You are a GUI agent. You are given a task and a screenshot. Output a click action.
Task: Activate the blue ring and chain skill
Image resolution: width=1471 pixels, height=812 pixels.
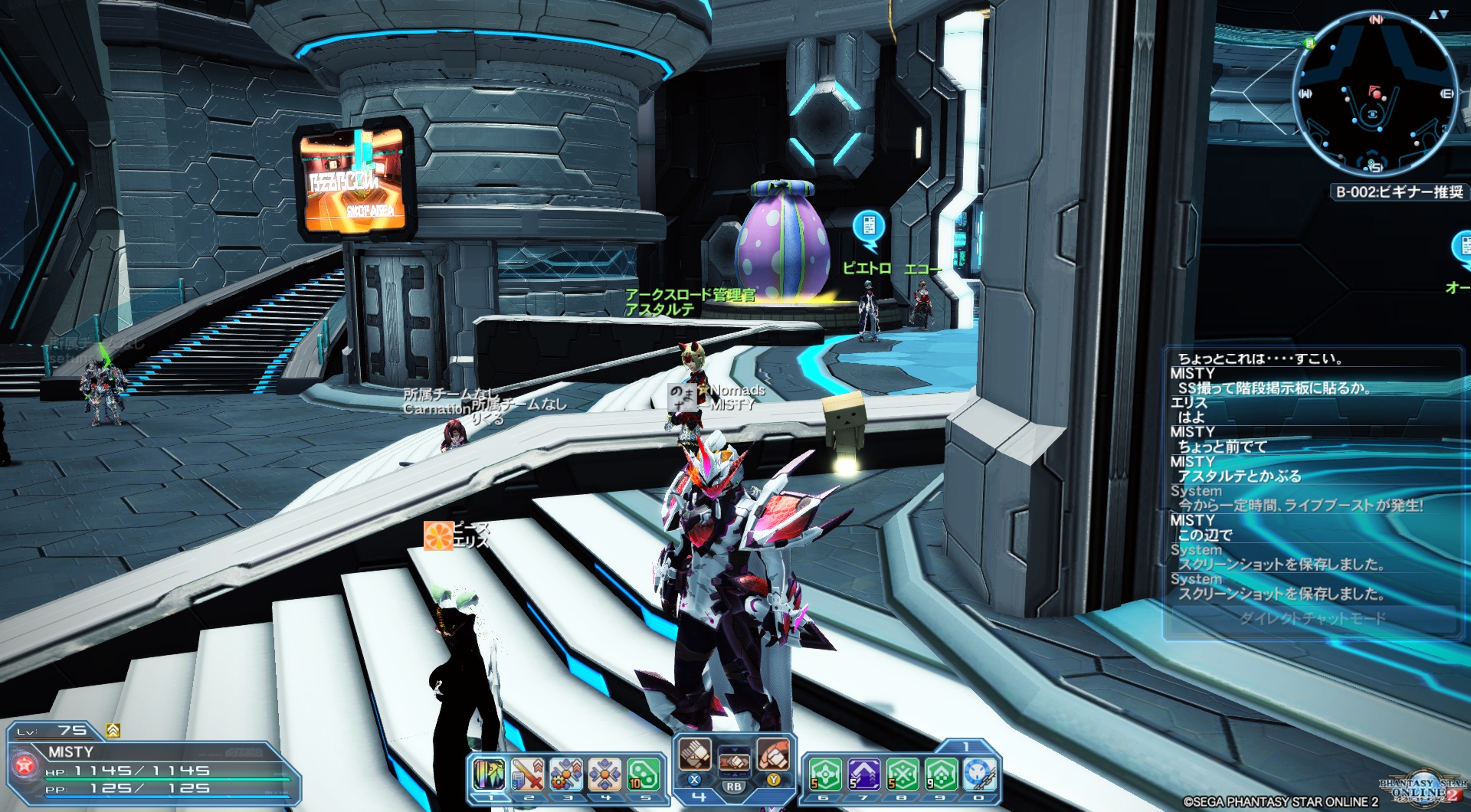coord(979,774)
